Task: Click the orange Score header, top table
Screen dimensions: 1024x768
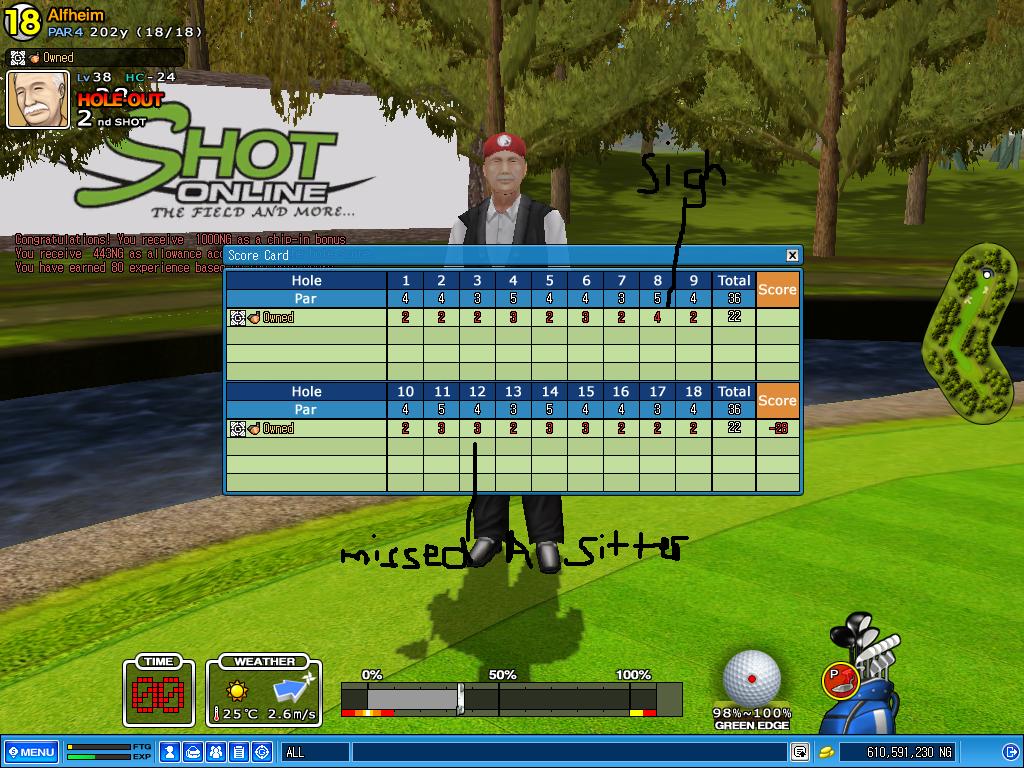Action: [777, 289]
